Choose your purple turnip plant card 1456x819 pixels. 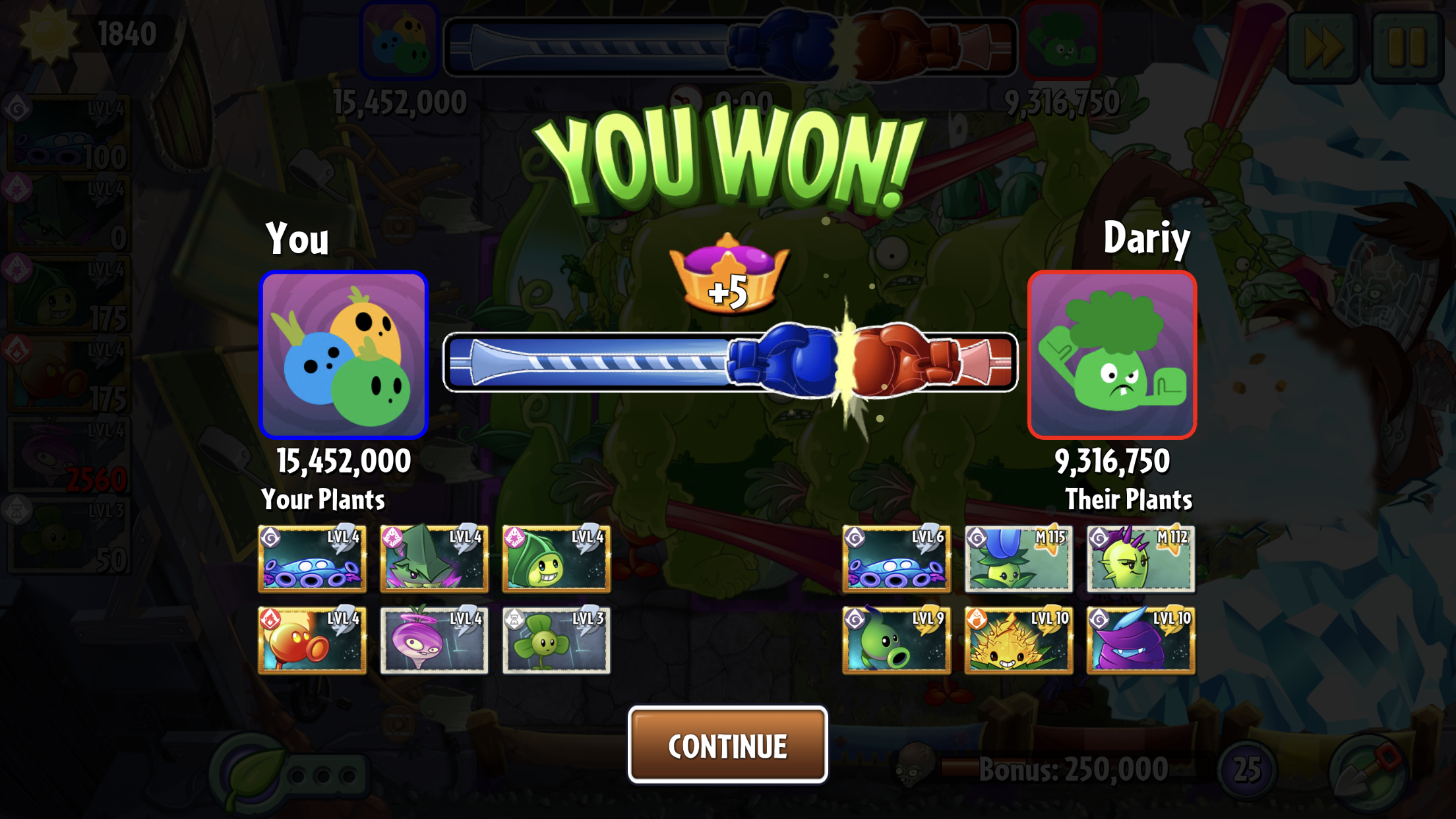(434, 640)
